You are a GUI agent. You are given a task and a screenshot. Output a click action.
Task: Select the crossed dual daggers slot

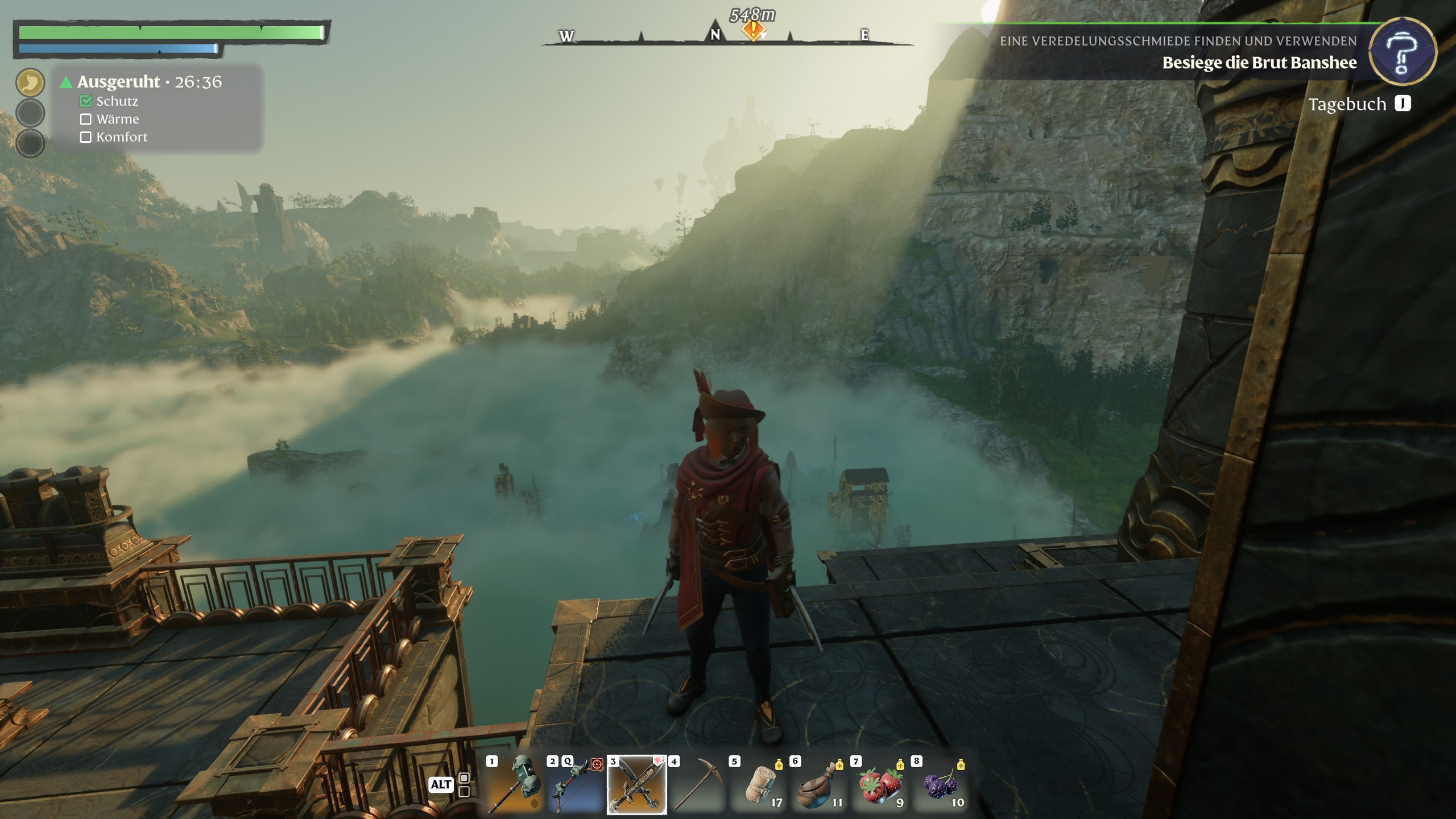pyautogui.click(x=636, y=785)
